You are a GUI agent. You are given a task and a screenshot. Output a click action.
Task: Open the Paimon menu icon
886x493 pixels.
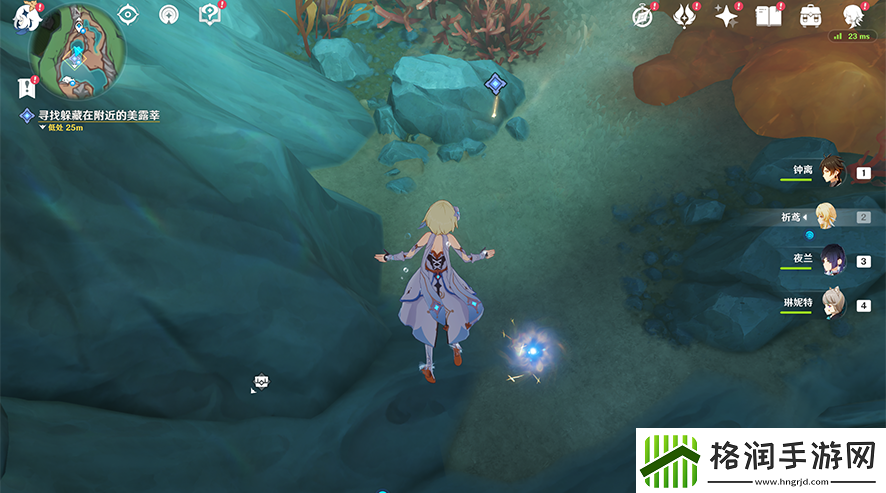coord(20,18)
